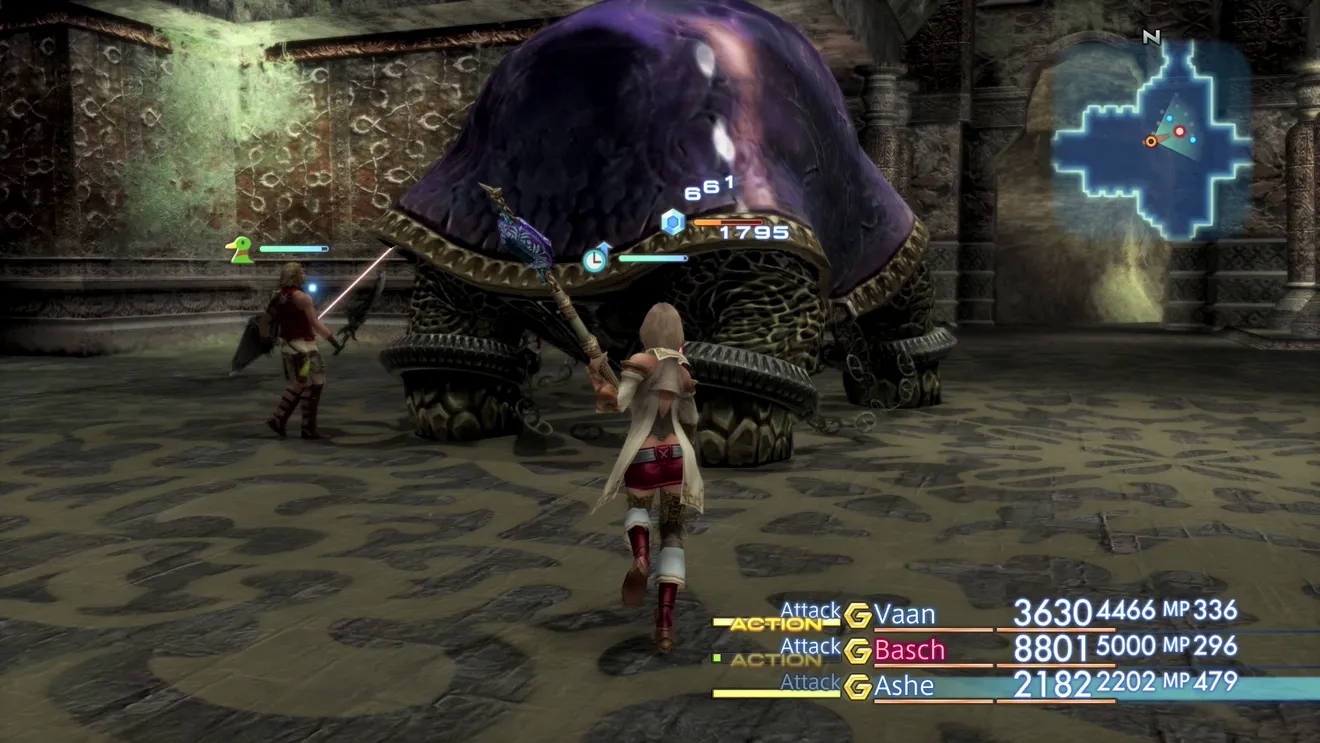
Task: Choose Basch in the party list
Action: click(909, 650)
